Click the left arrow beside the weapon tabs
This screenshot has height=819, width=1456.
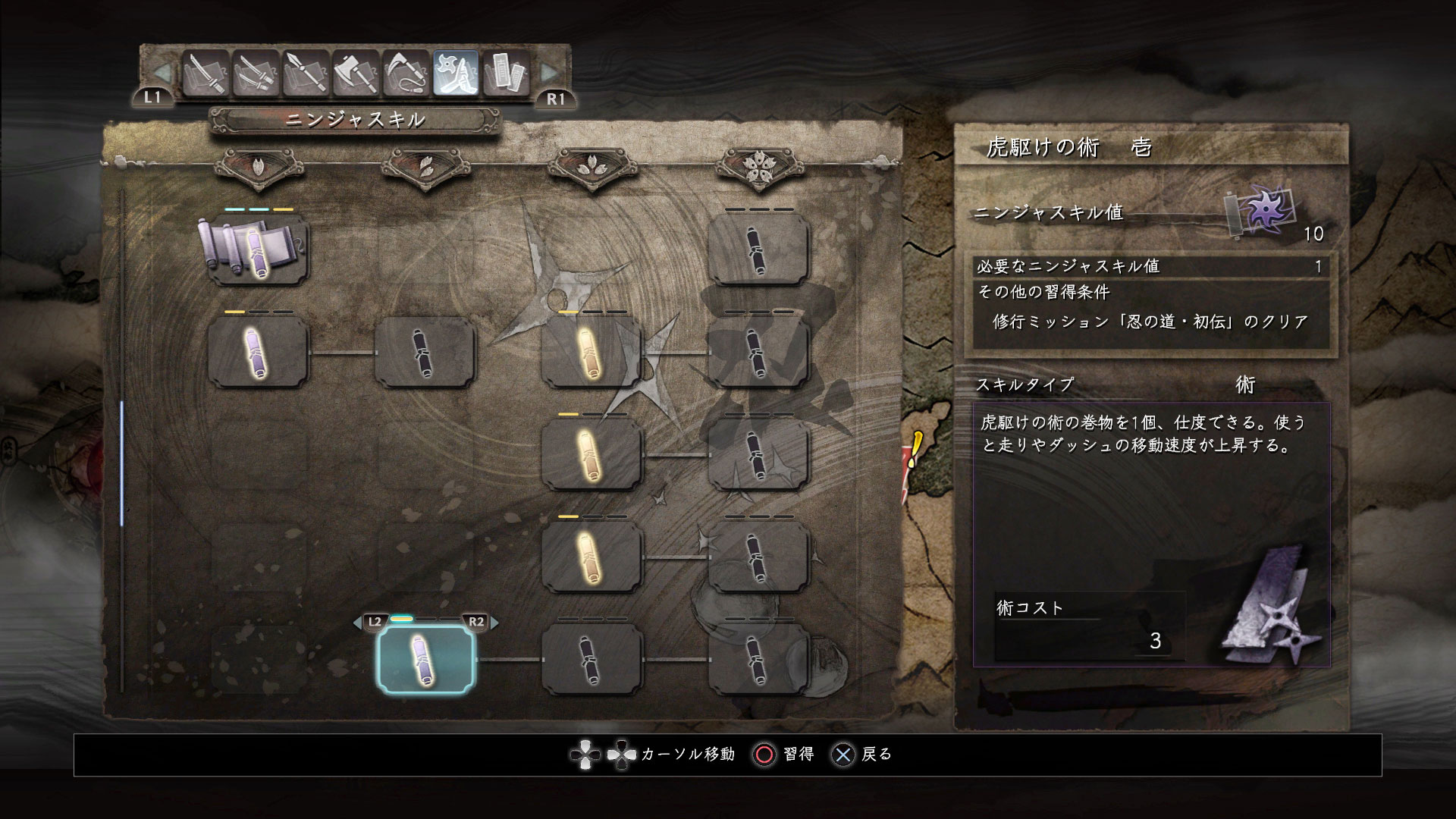click(162, 73)
